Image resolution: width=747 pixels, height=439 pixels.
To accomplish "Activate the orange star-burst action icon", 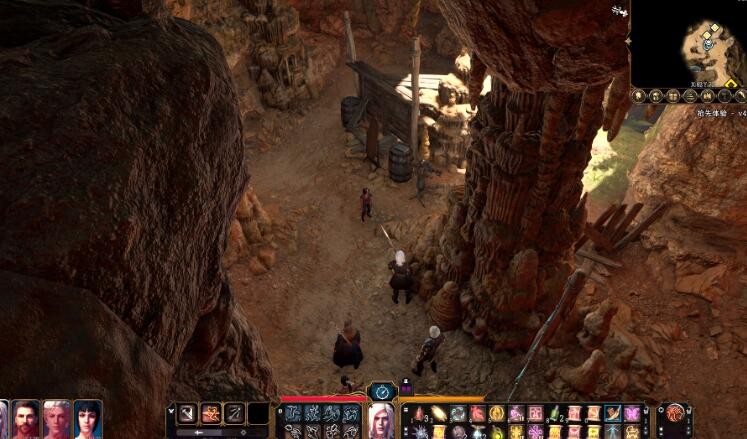I will point(211,413).
